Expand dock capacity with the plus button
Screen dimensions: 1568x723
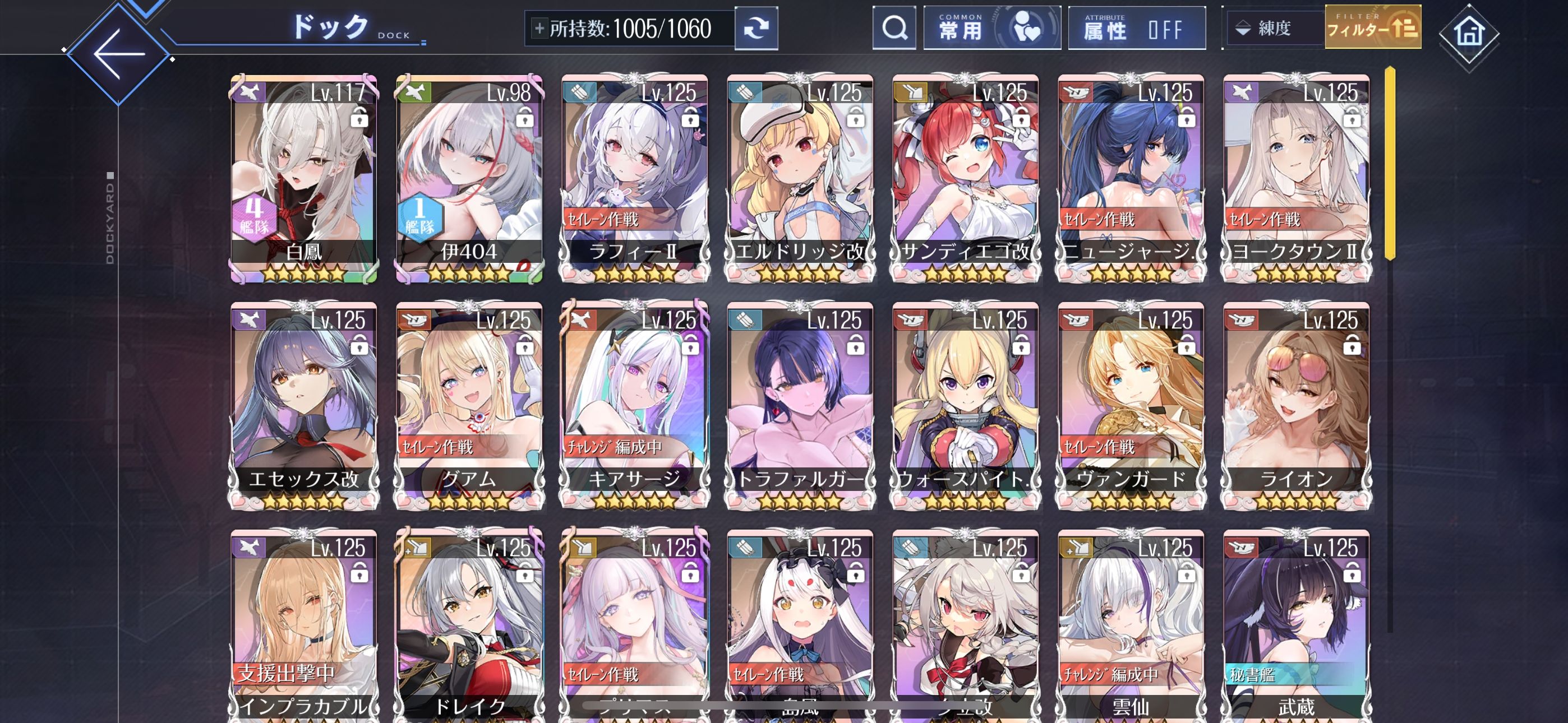[x=539, y=29]
